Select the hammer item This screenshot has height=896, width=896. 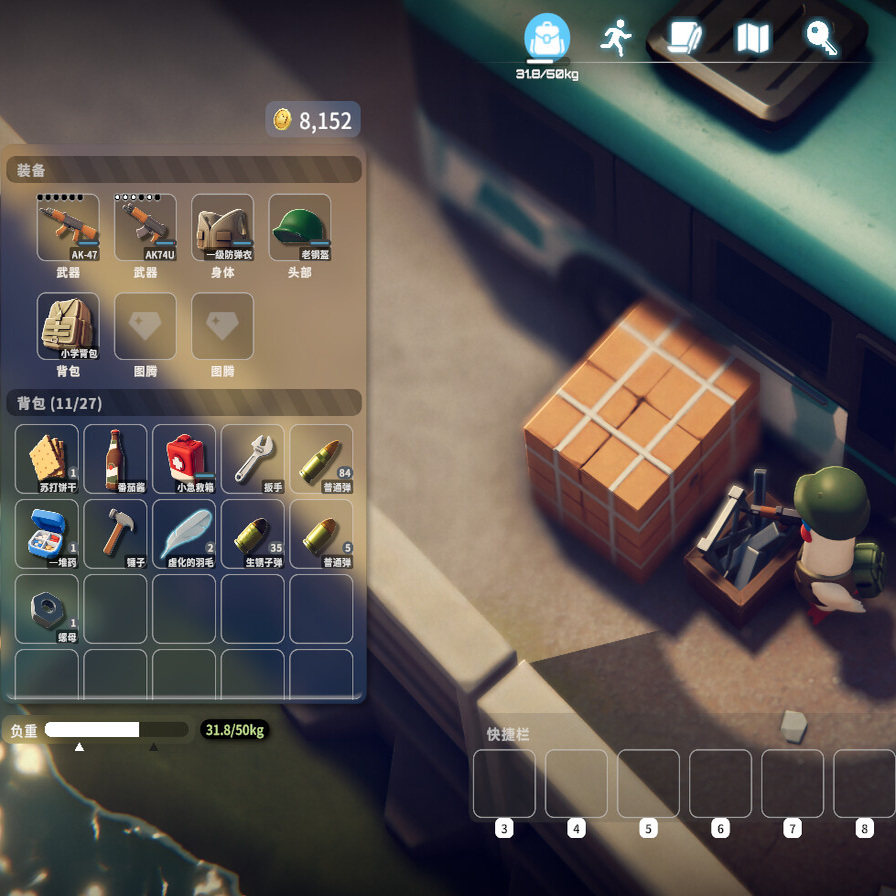pos(115,534)
